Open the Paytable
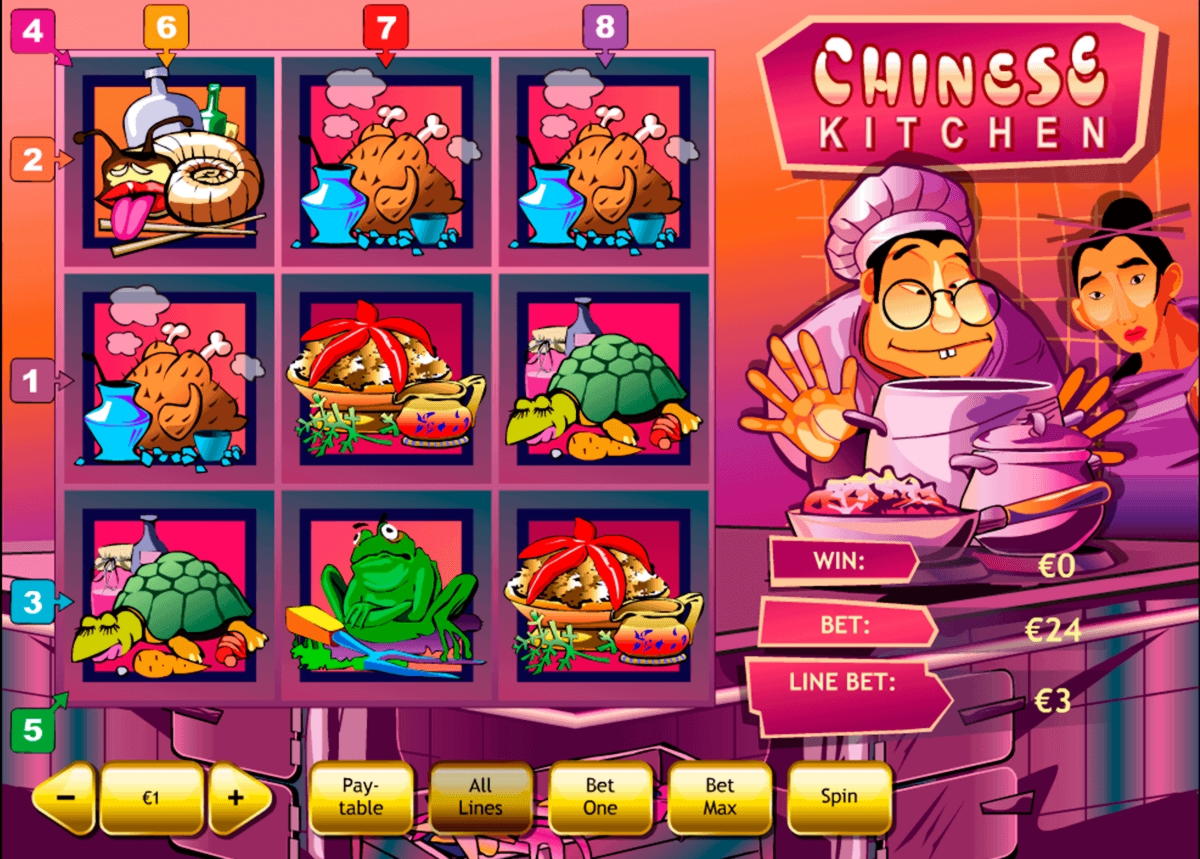 pos(361,797)
